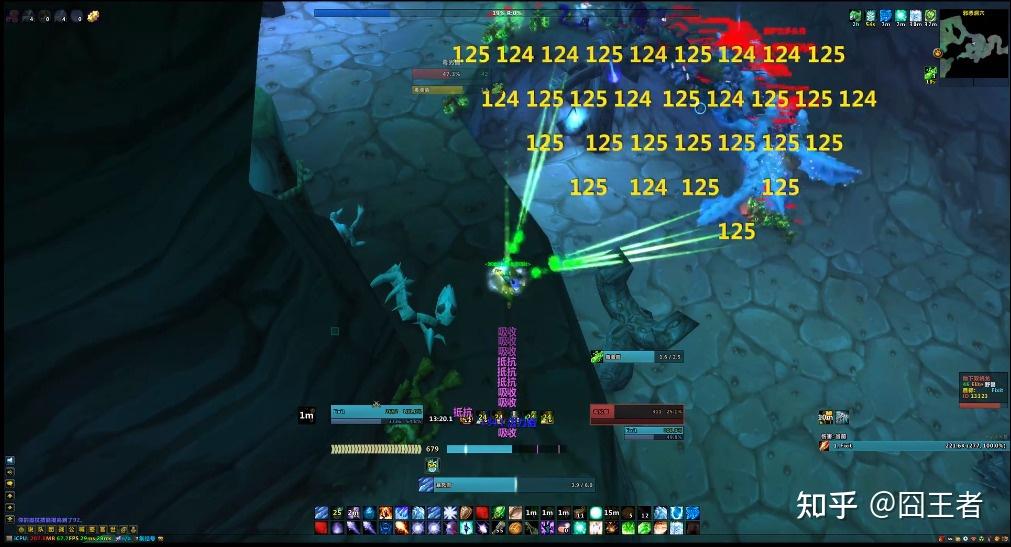Image resolution: width=1011 pixels, height=547 pixels.
Task: Select the player unit frame with teal health bar
Action: click(x=376, y=410)
